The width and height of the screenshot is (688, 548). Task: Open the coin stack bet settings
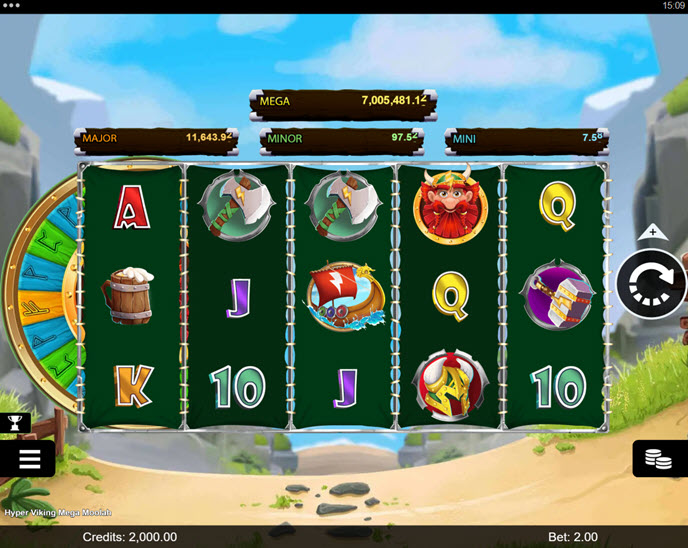click(x=659, y=459)
